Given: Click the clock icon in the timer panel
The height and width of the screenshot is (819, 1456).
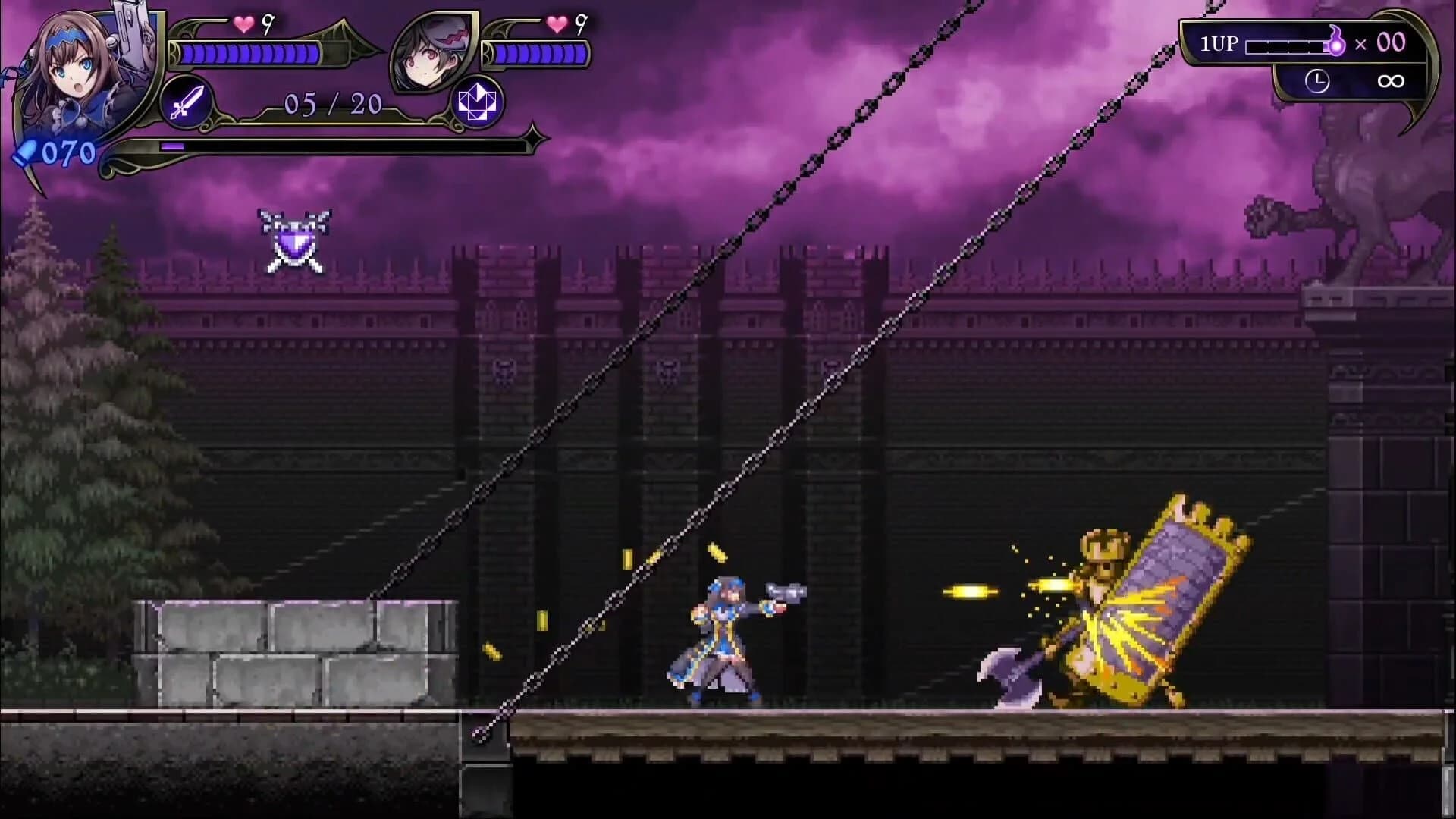Looking at the screenshot, I should point(1317,80).
